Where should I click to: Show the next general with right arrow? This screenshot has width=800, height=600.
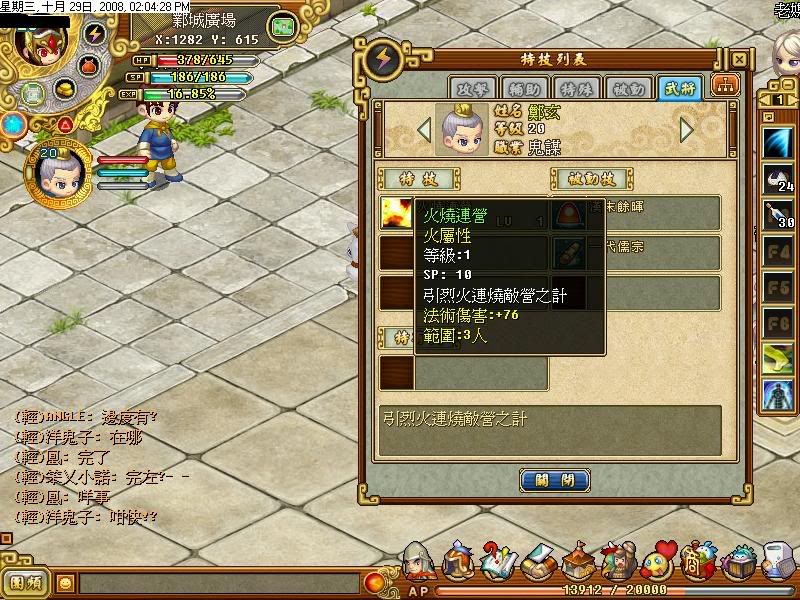point(687,130)
